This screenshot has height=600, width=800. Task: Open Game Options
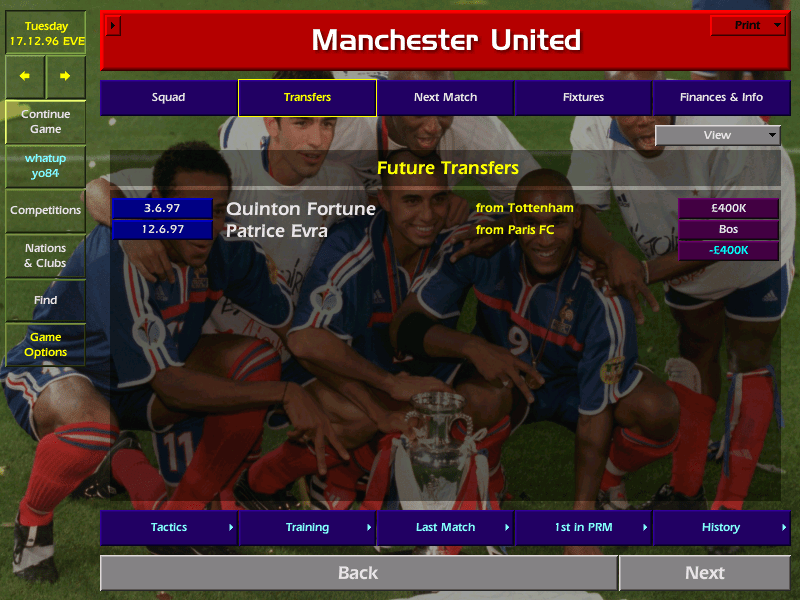tap(45, 345)
